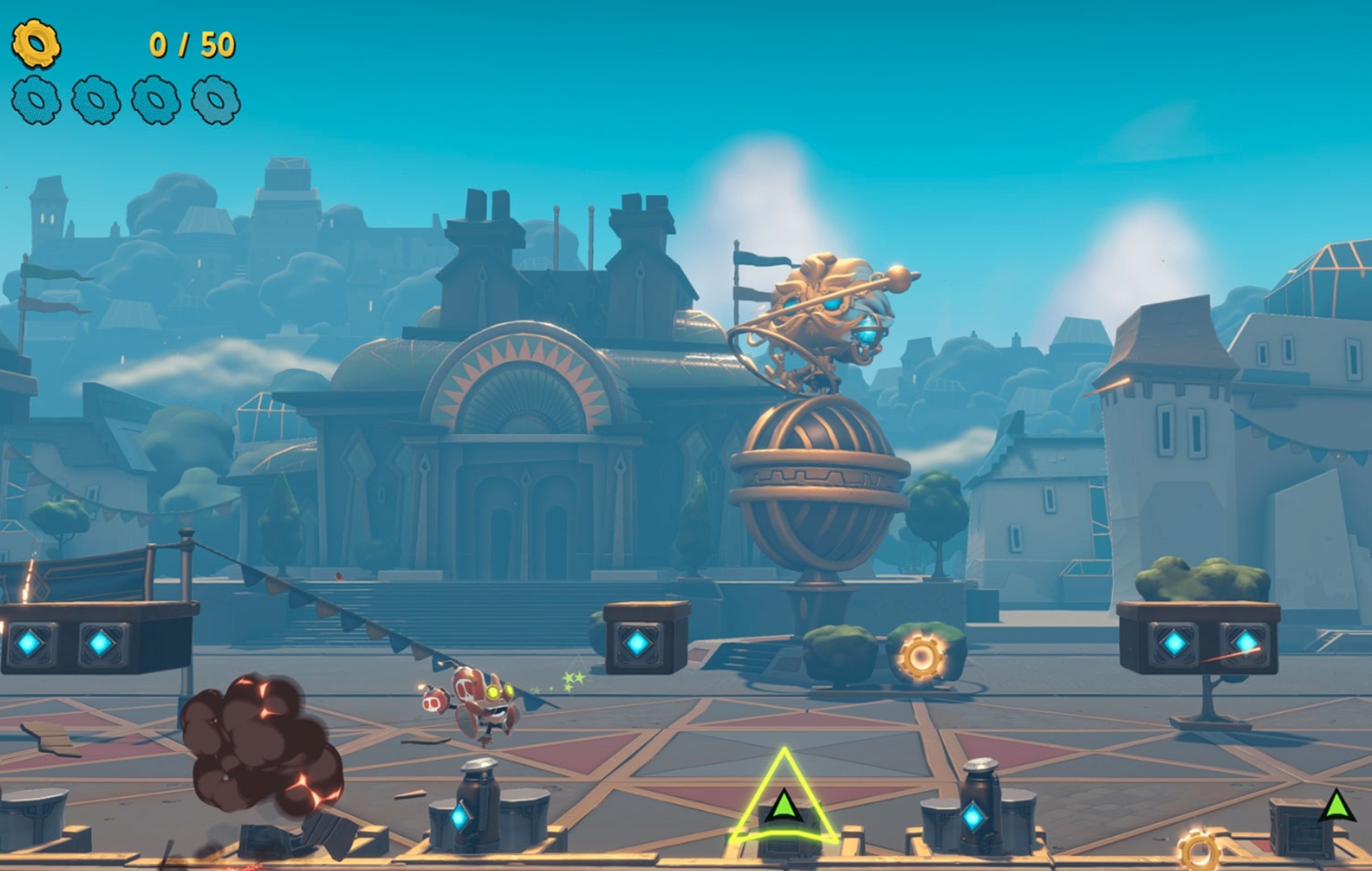The image size is (1372, 871).
Task: Click the gold gear collectible counter icon
Action: tap(36, 45)
